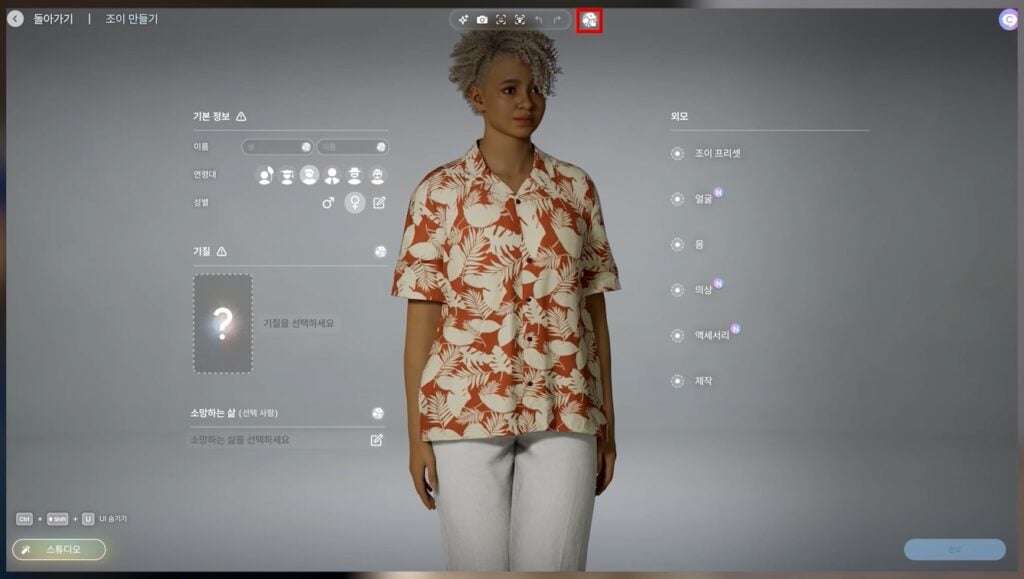1024x579 pixels.
Task: Open the 스튜디오 studio button
Action: tap(59, 549)
